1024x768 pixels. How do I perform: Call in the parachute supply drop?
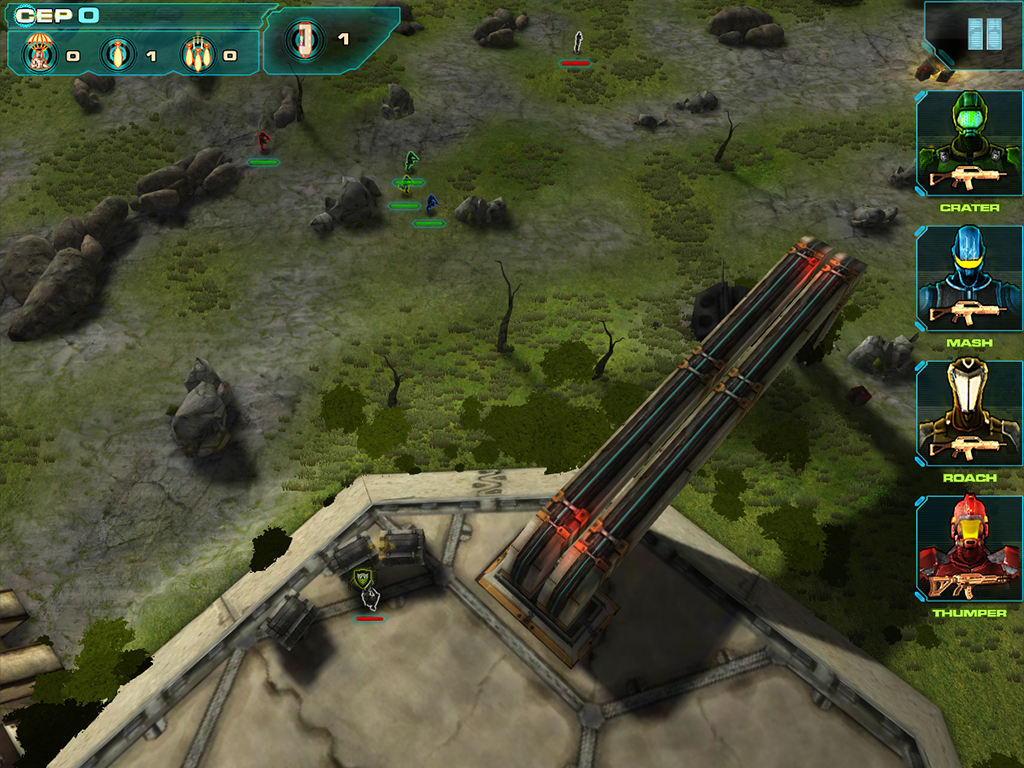click(40, 53)
